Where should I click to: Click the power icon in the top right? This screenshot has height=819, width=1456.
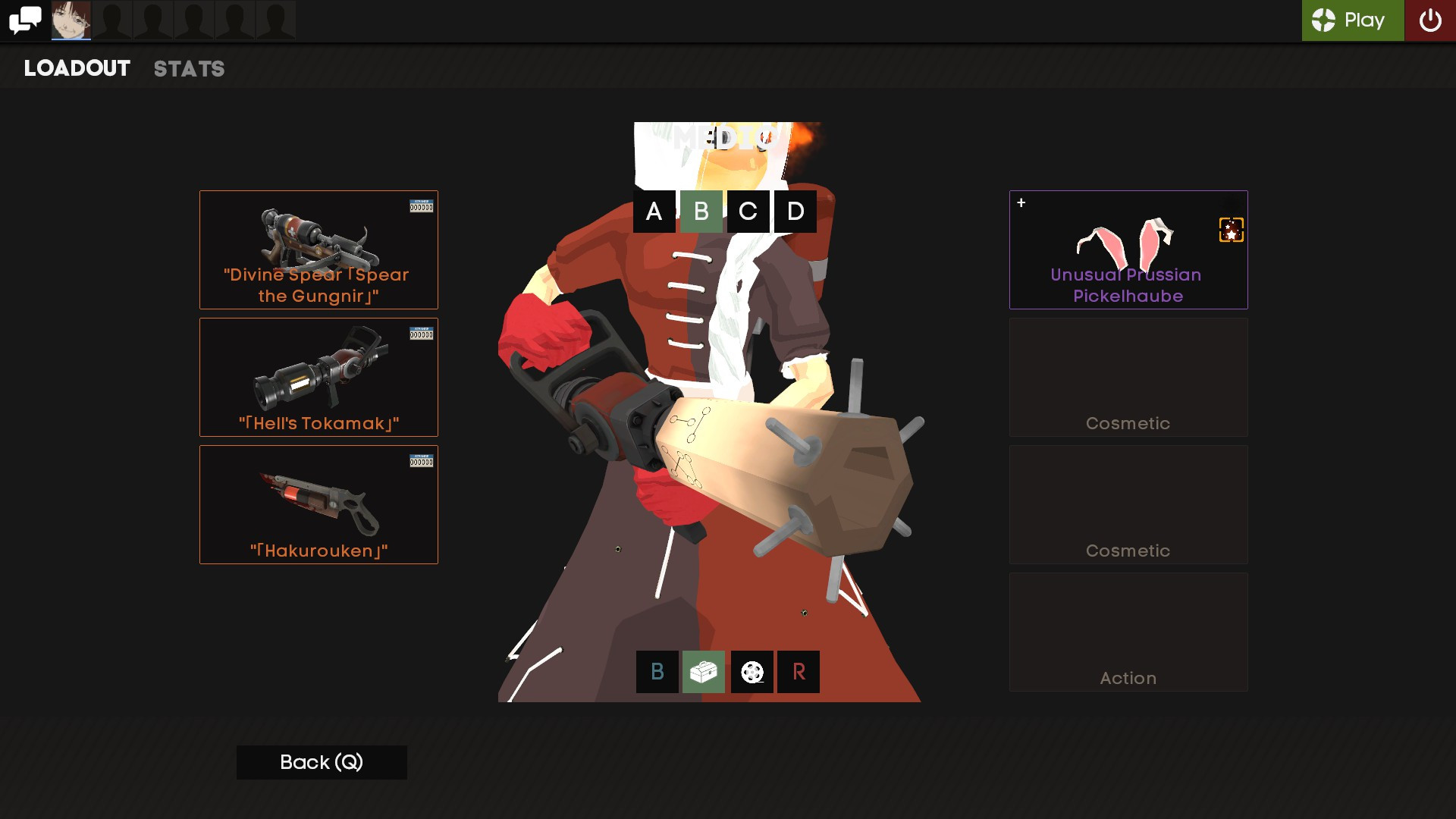click(x=1432, y=20)
